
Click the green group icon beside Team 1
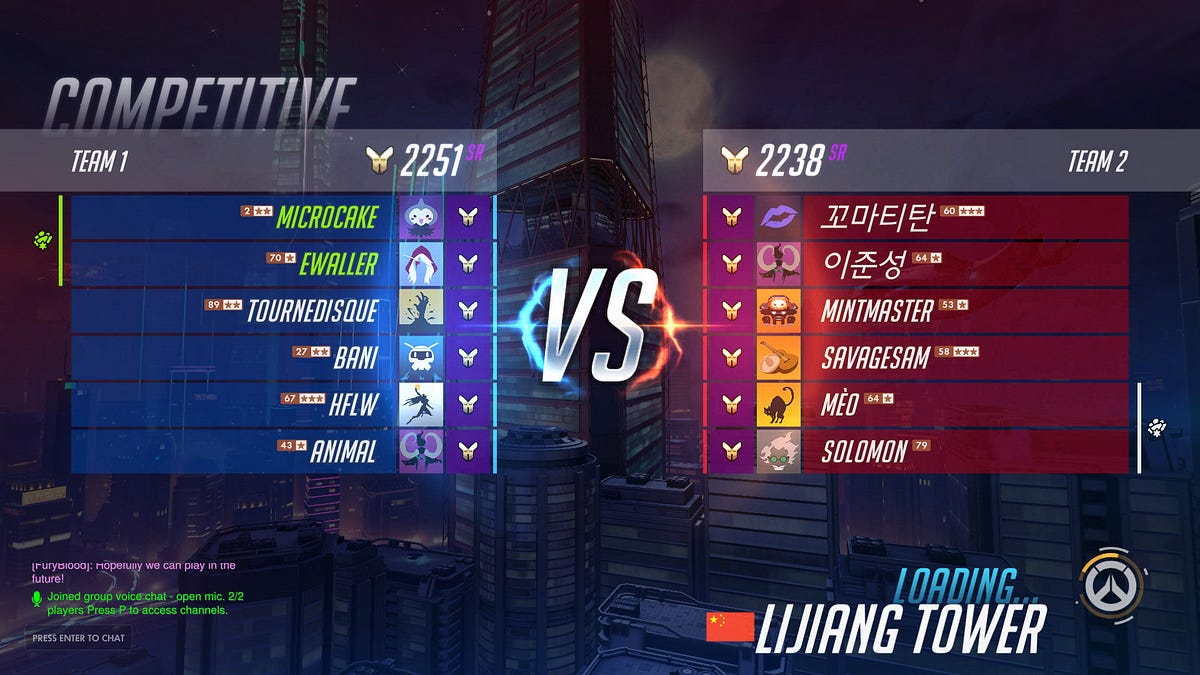43,239
